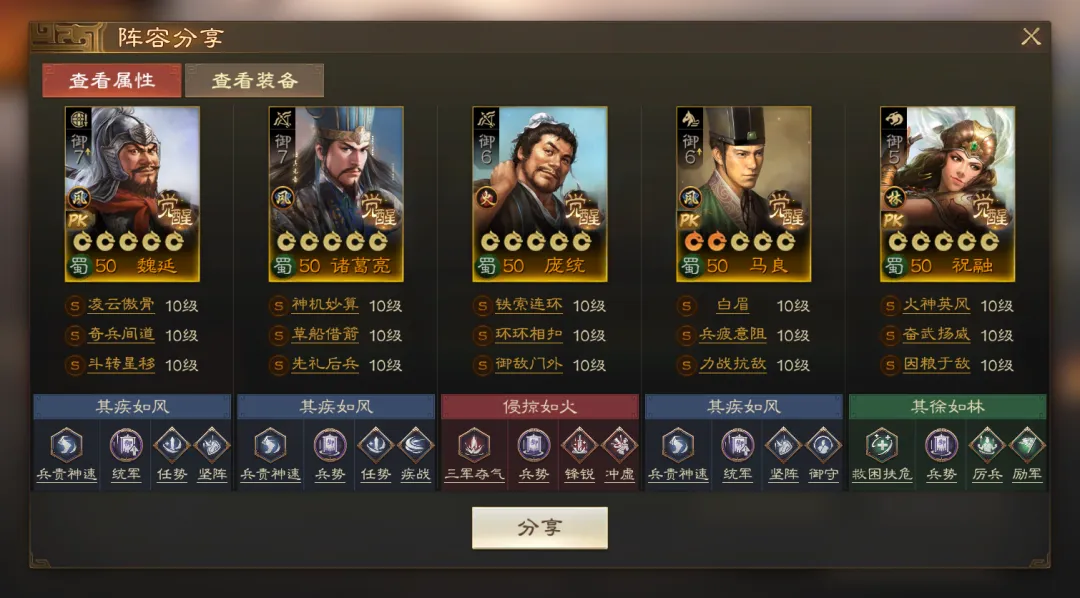Click the 分享 share button
Screen dimensions: 1080x598
pos(540,528)
